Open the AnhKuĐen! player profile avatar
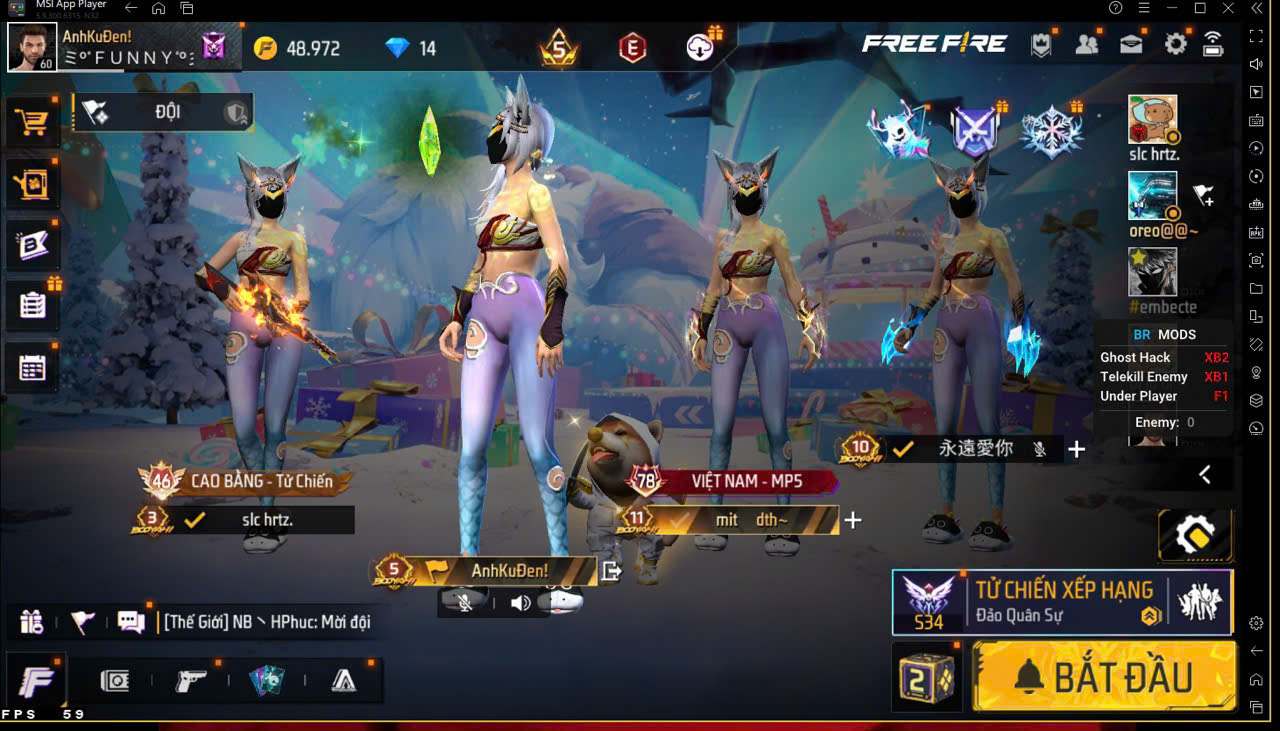Screen dimensions: 1280x731 coord(32,48)
